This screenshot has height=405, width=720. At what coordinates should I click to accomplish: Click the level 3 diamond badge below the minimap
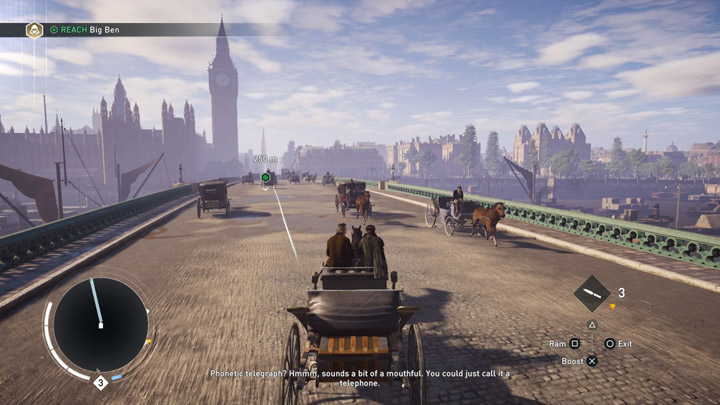[100, 382]
